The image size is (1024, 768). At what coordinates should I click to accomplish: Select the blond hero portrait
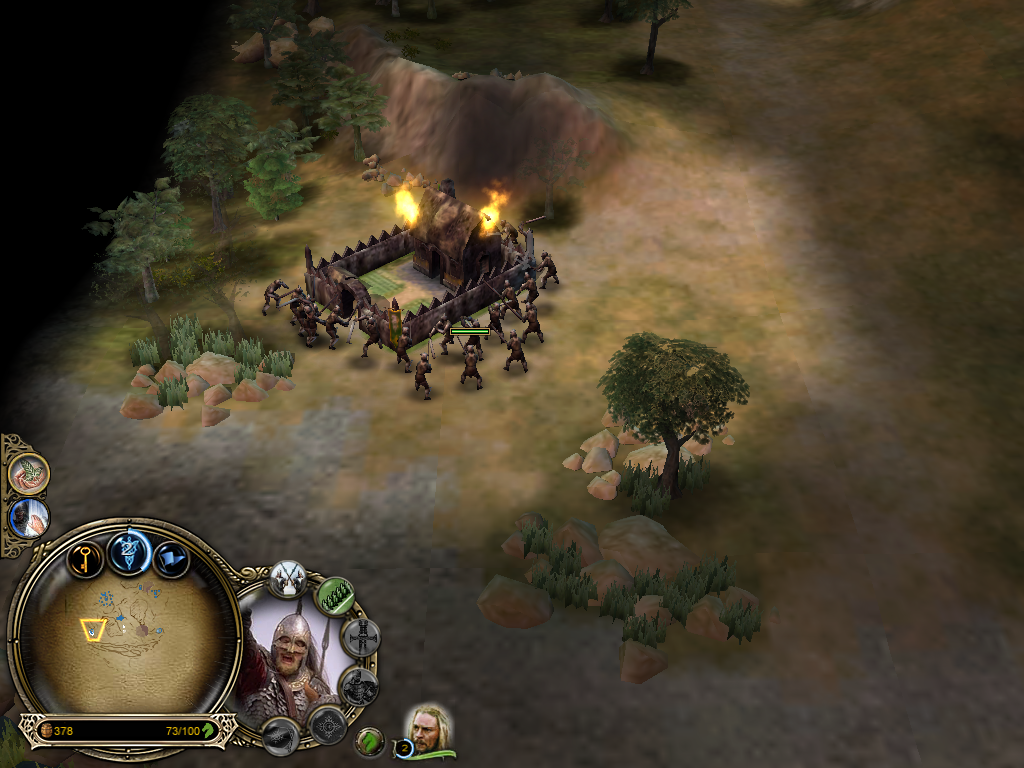pyautogui.click(x=430, y=730)
